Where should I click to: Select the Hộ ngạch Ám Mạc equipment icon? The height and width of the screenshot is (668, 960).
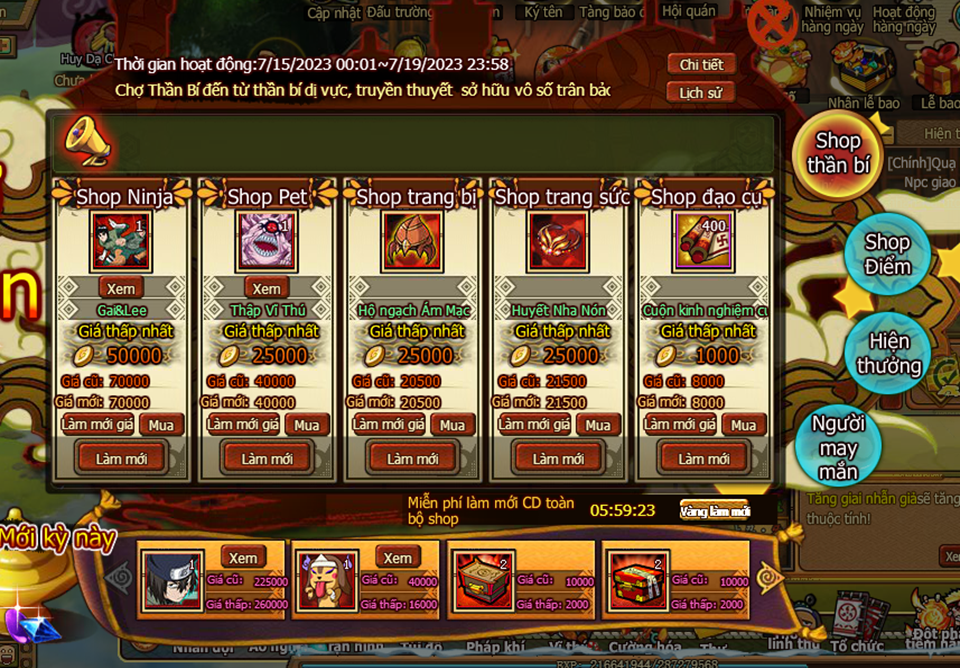tap(412, 241)
